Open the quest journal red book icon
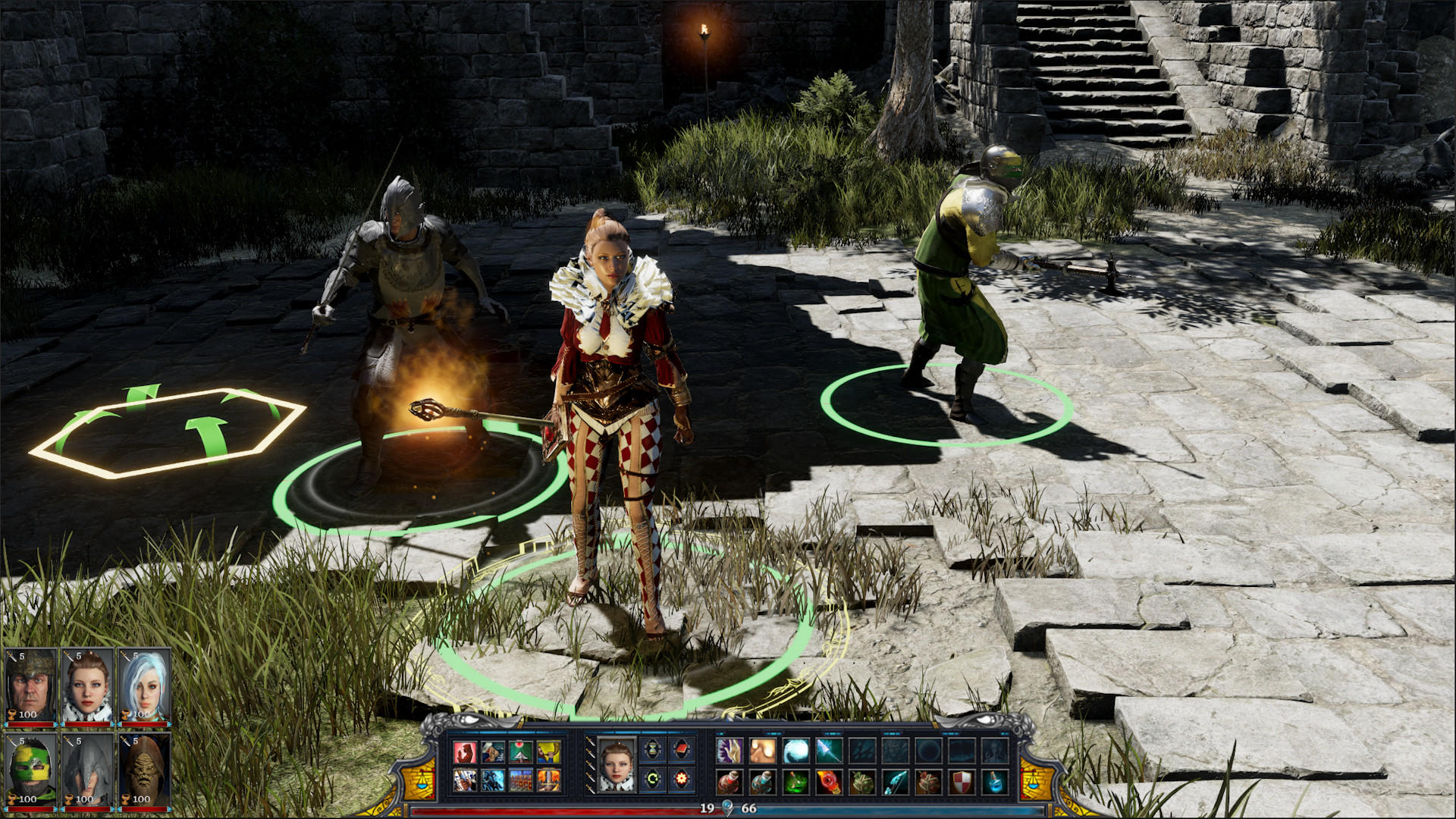1456x819 pixels. (679, 748)
